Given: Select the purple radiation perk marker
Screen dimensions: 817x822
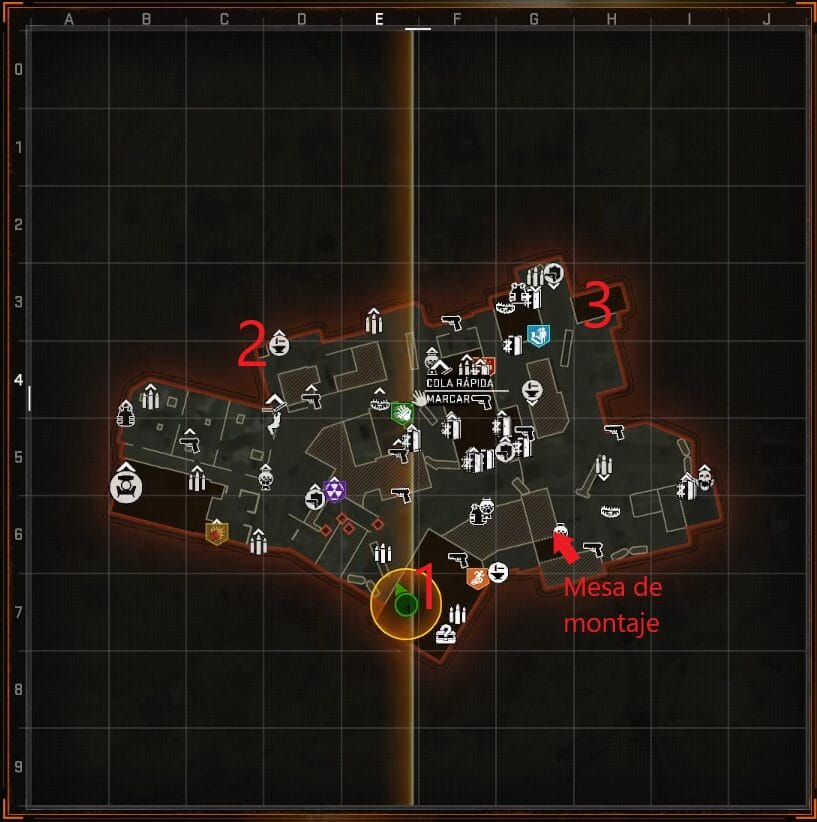Looking at the screenshot, I should pos(335,490).
